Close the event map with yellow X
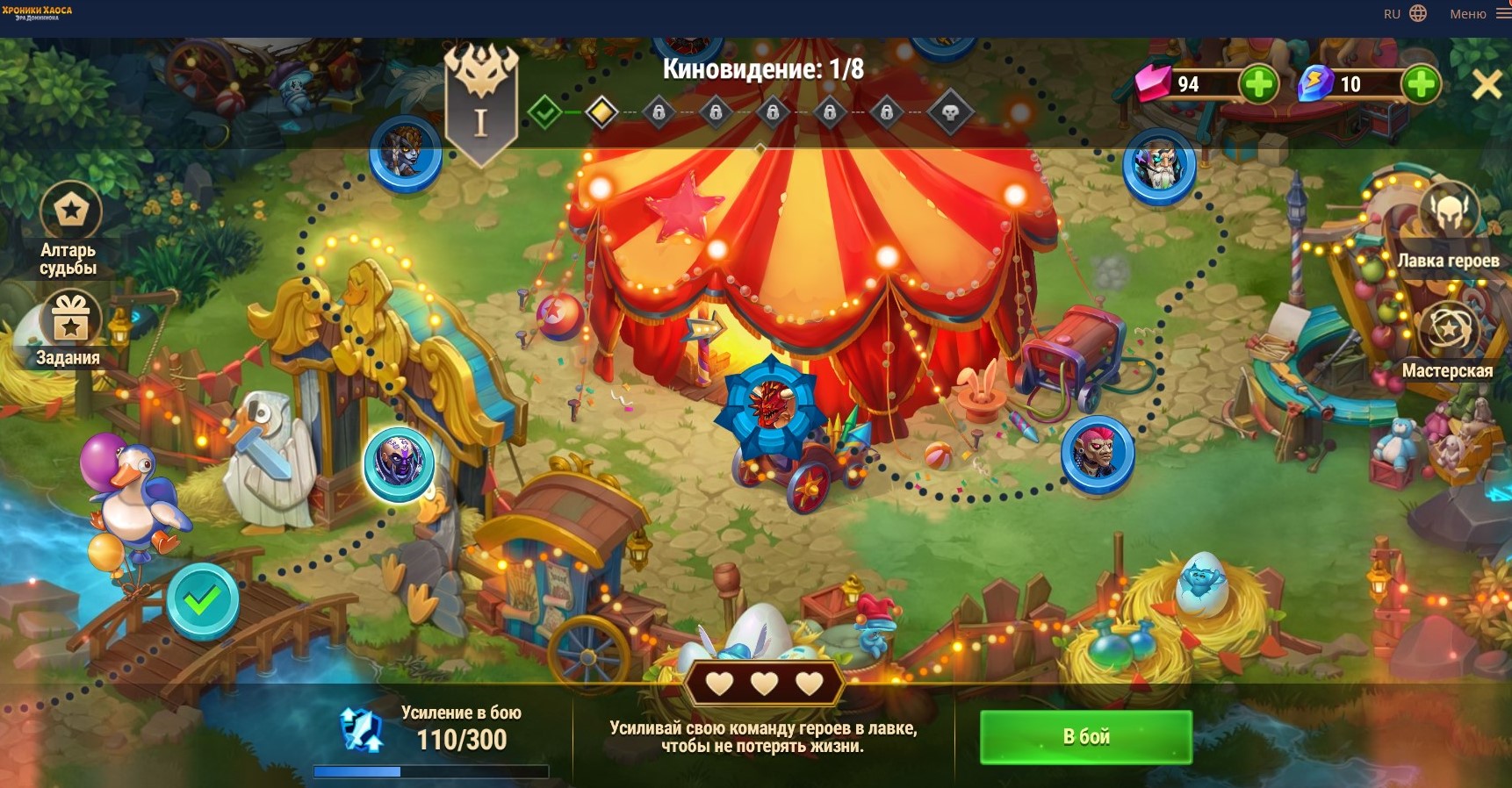Image resolution: width=1512 pixels, height=788 pixels. (x=1487, y=85)
